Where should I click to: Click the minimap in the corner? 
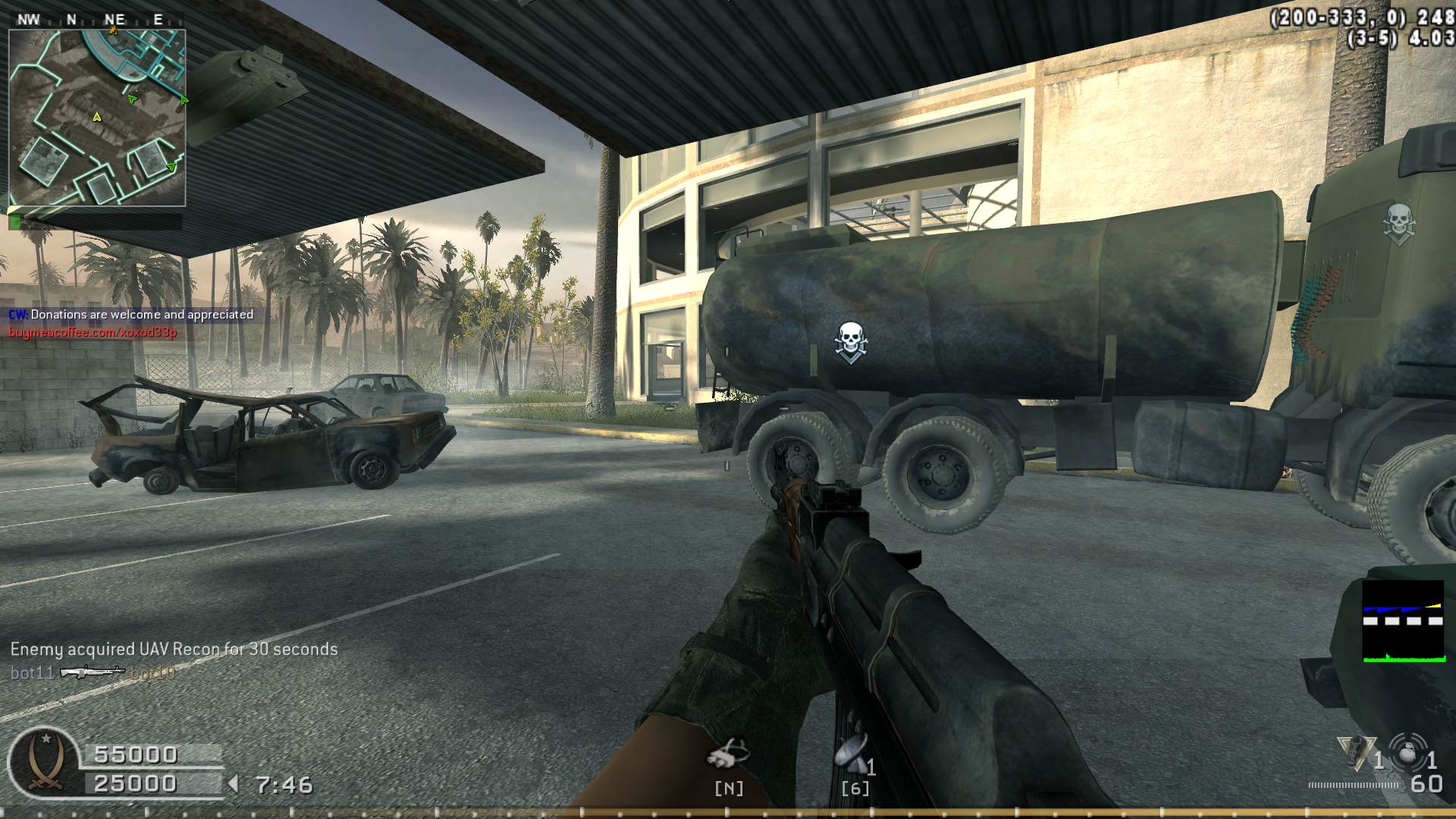97,118
